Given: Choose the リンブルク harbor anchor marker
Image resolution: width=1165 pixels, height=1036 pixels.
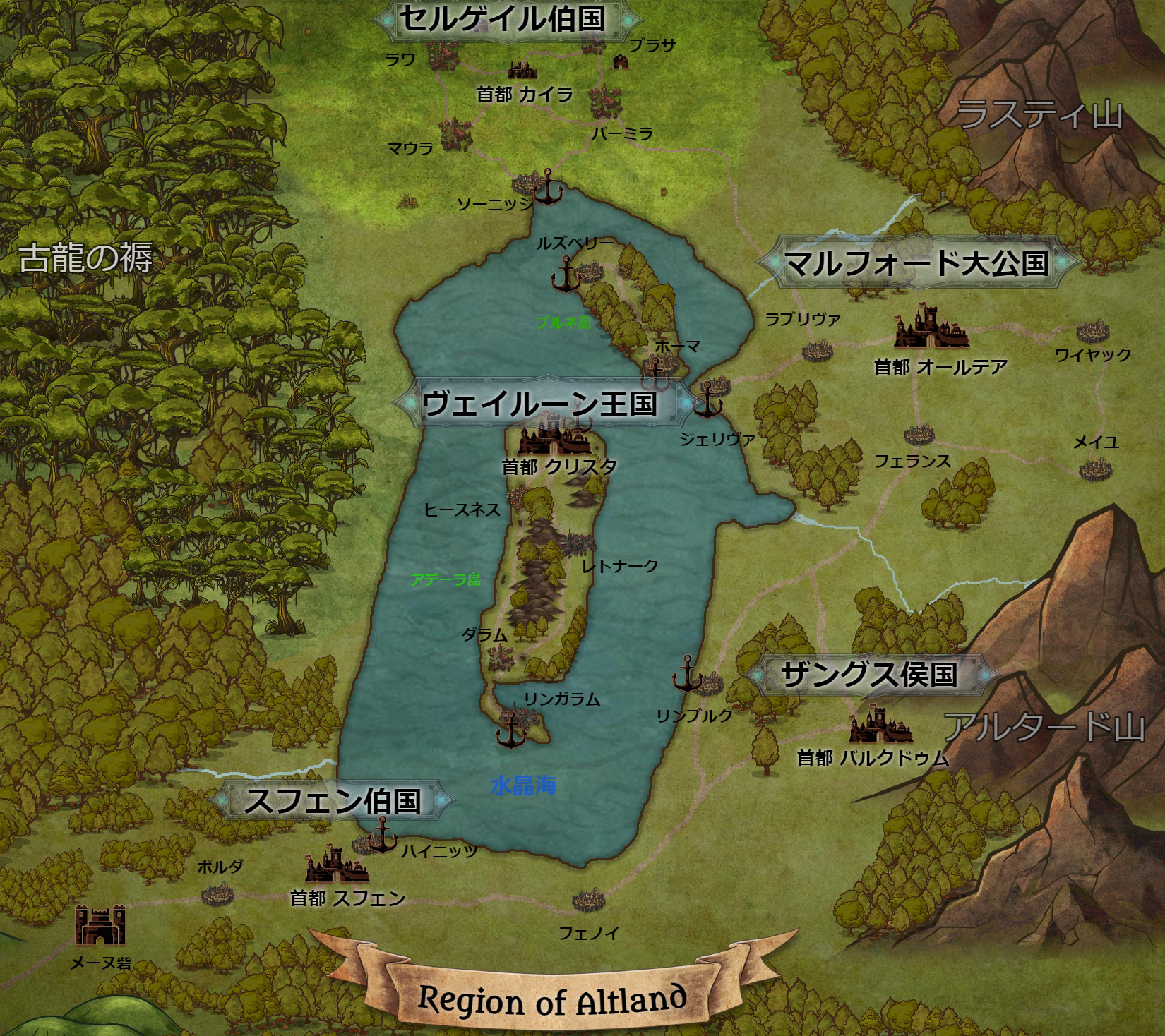Looking at the screenshot, I should coord(686,674).
